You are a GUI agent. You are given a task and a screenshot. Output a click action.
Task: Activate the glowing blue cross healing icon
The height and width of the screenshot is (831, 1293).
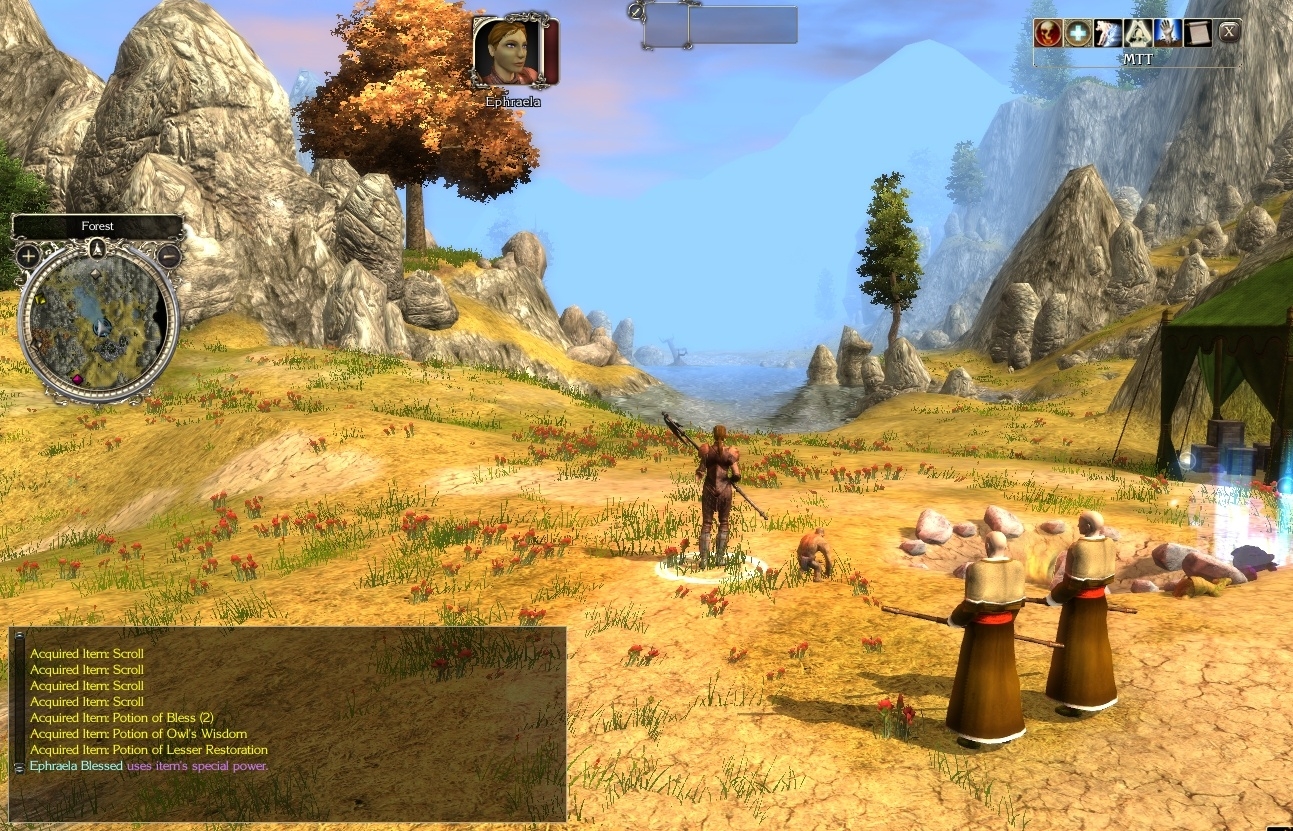[1077, 33]
